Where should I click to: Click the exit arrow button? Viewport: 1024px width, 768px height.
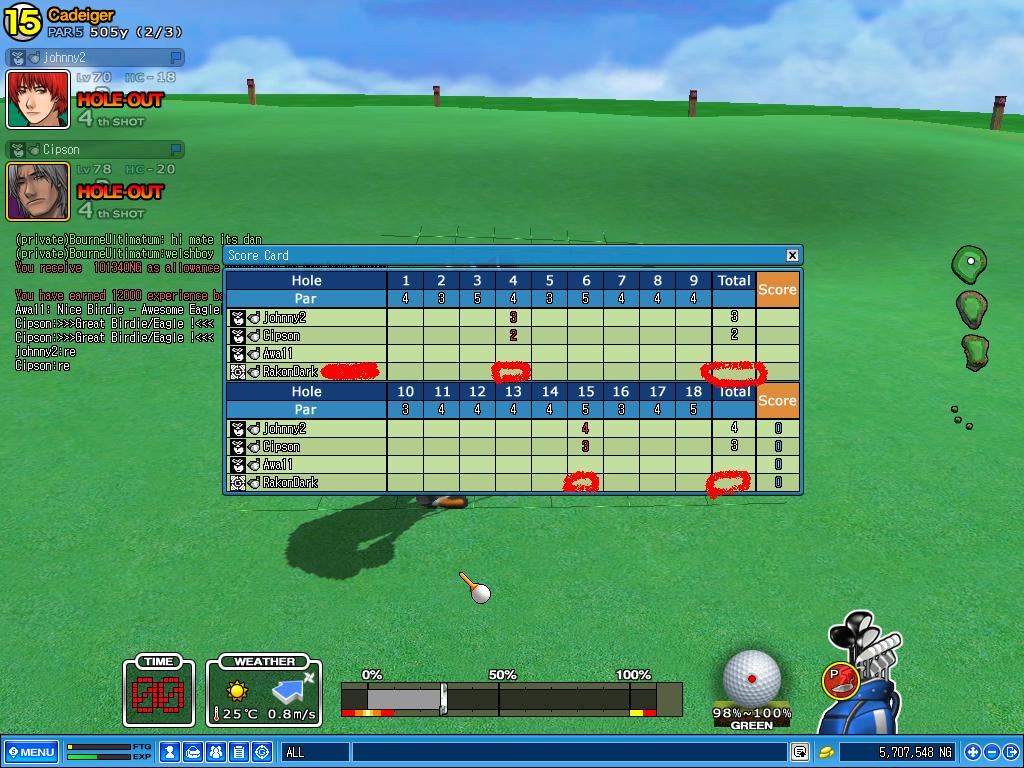[x=1010, y=752]
